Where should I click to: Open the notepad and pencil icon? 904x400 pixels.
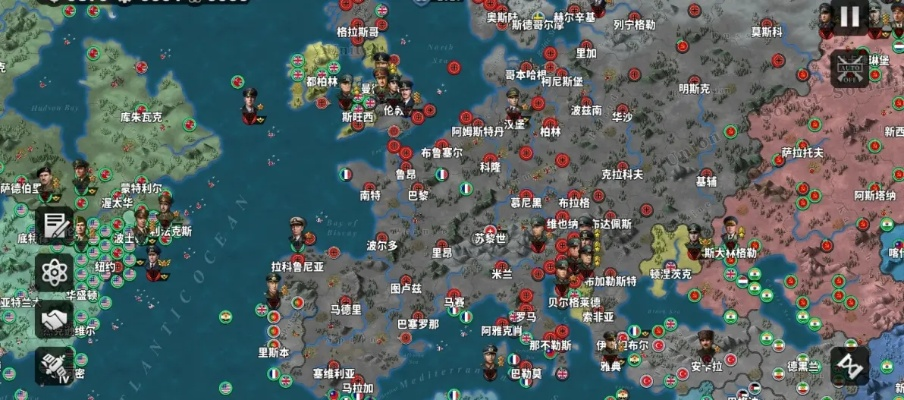[56, 226]
